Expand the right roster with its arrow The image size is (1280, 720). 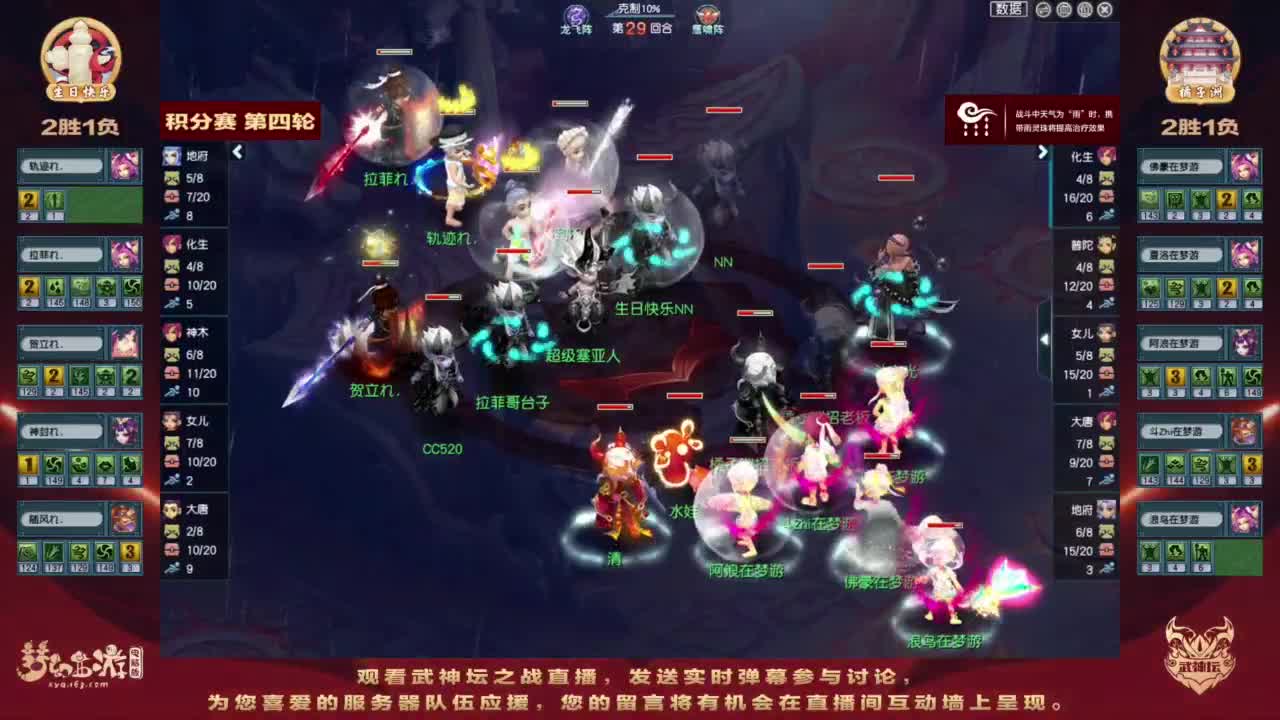point(1043,153)
